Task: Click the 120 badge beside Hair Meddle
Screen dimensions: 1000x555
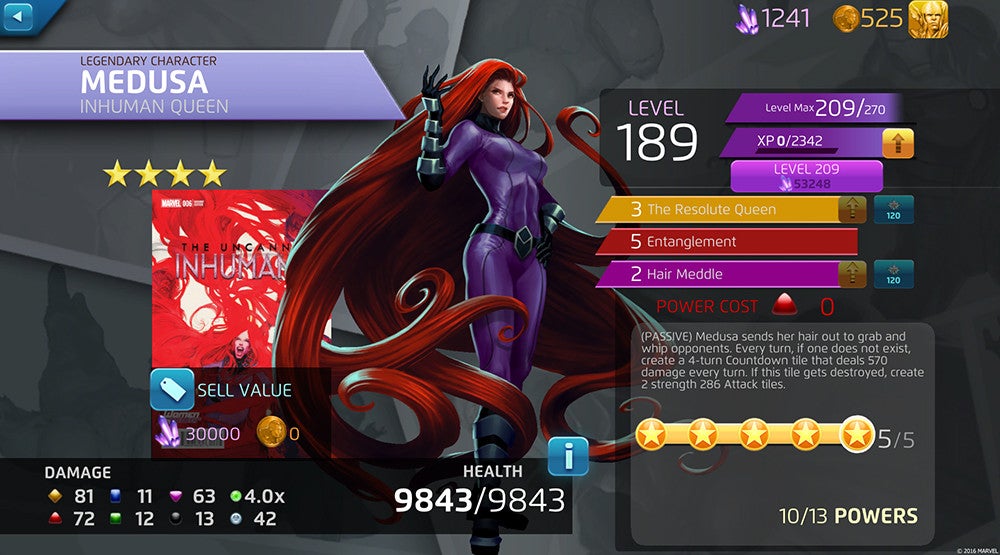Action: tap(893, 274)
